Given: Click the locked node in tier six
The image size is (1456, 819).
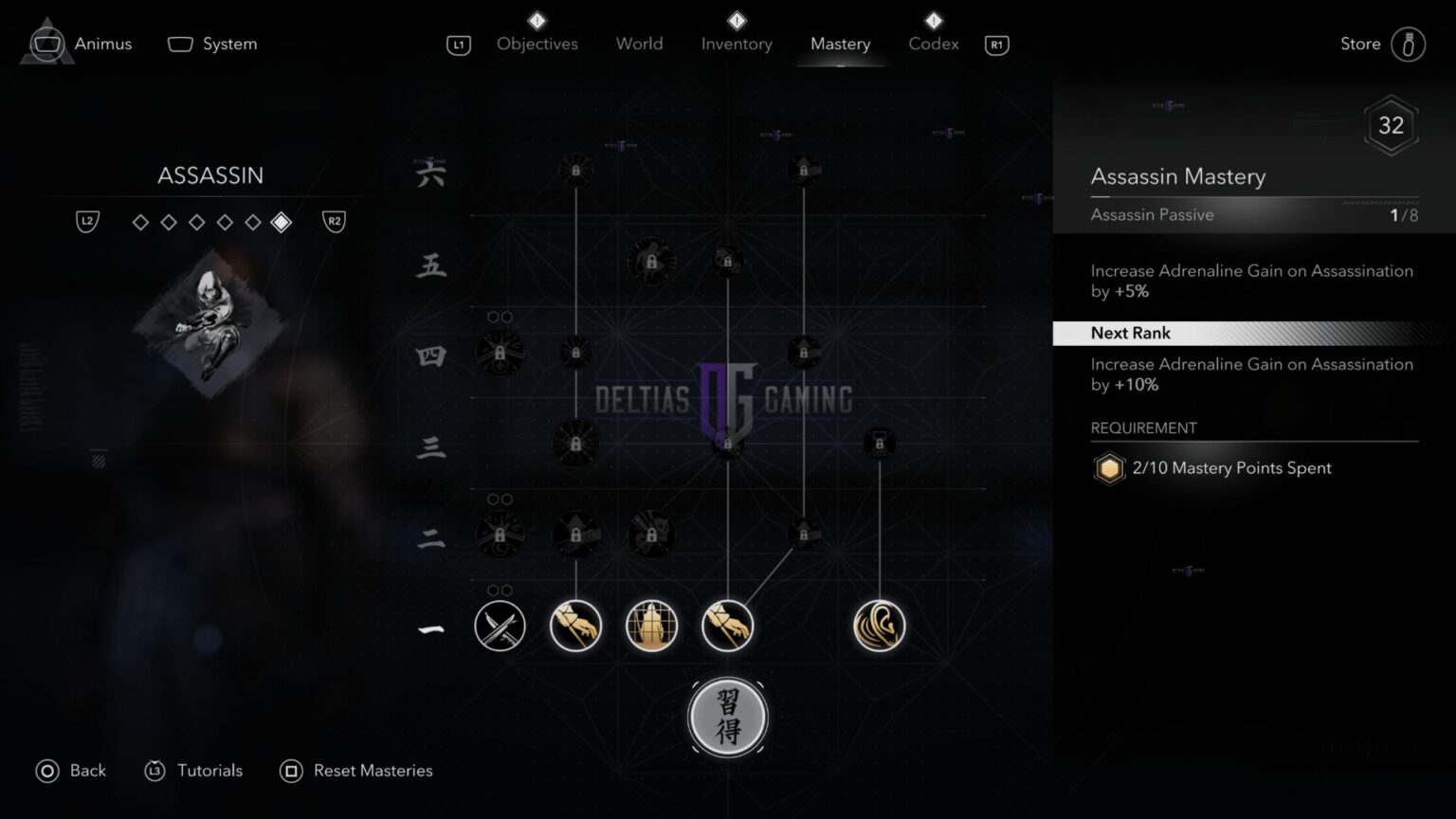Looking at the screenshot, I should pos(576,171).
